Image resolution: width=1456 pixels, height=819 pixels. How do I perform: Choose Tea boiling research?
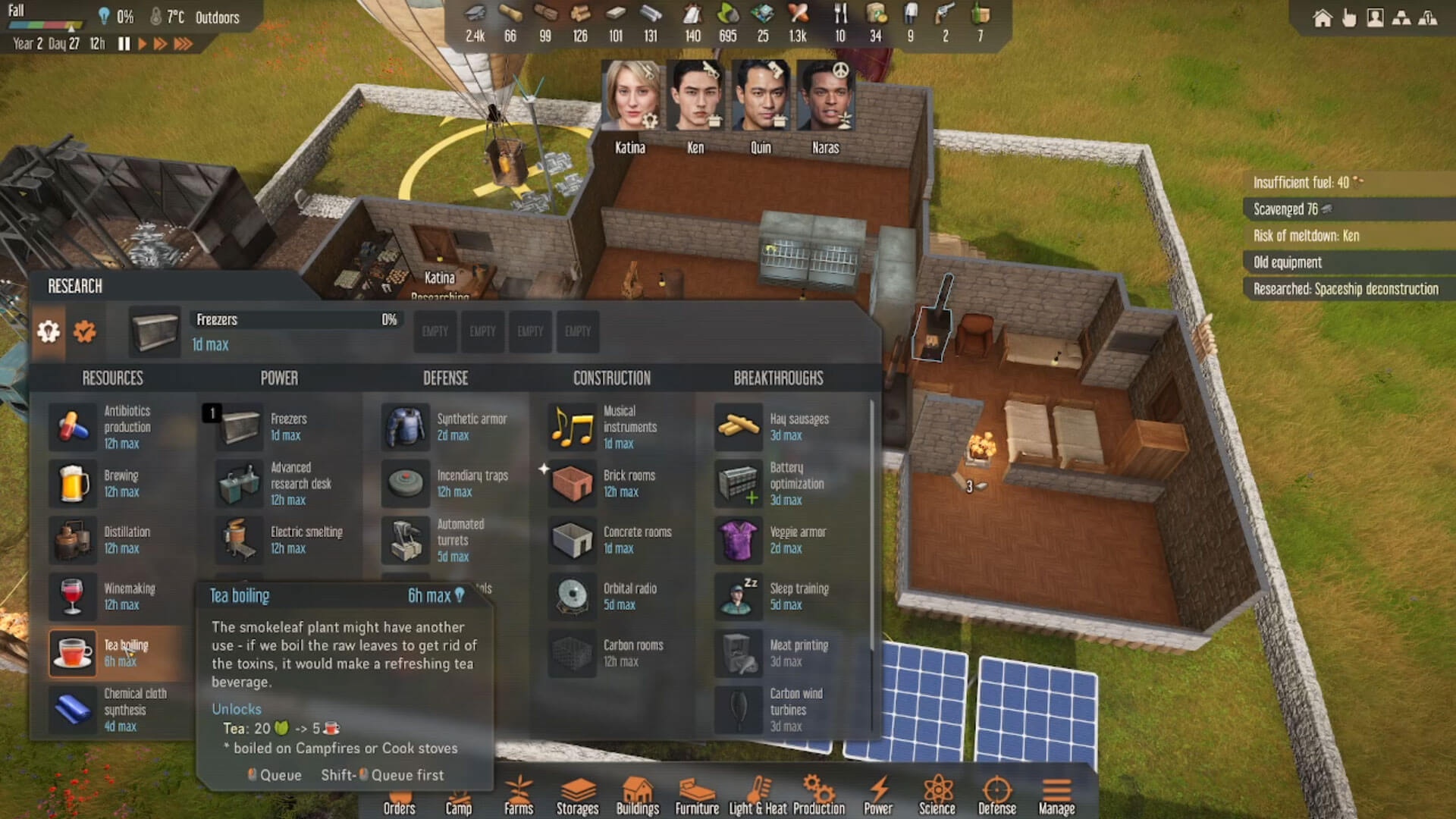click(x=74, y=652)
